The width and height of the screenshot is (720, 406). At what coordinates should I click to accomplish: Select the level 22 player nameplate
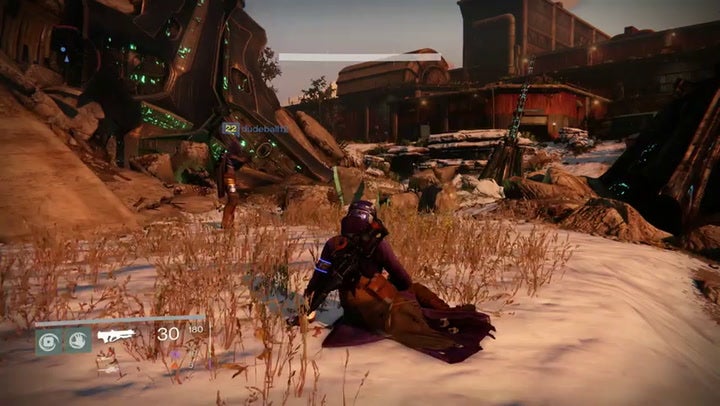coord(254,128)
